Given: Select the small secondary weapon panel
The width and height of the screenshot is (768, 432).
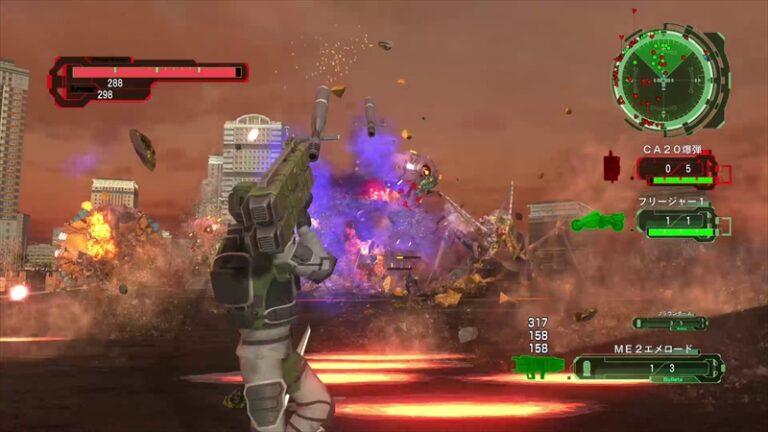Looking at the screenshot, I should point(670,323).
